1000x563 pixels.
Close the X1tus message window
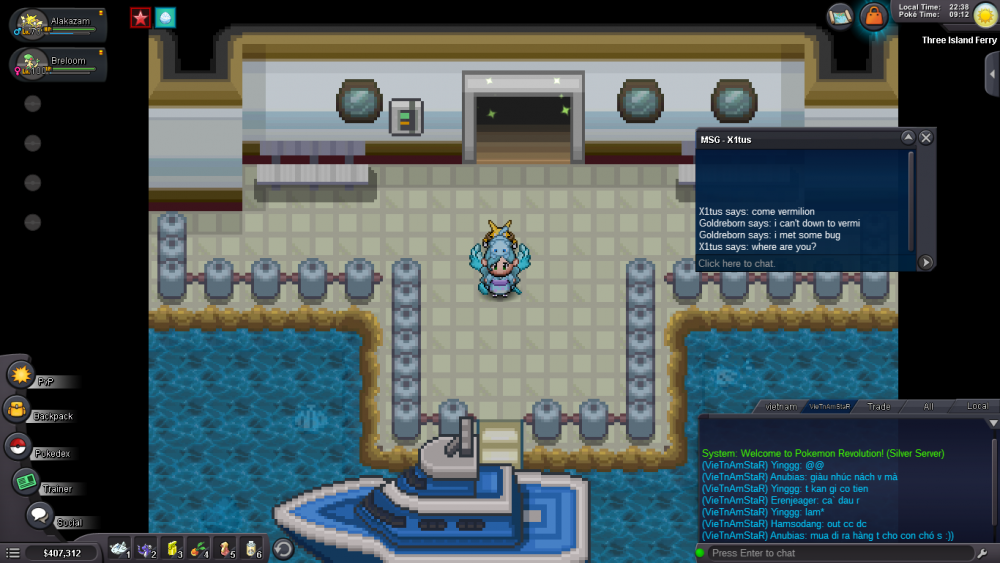tap(926, 138)
